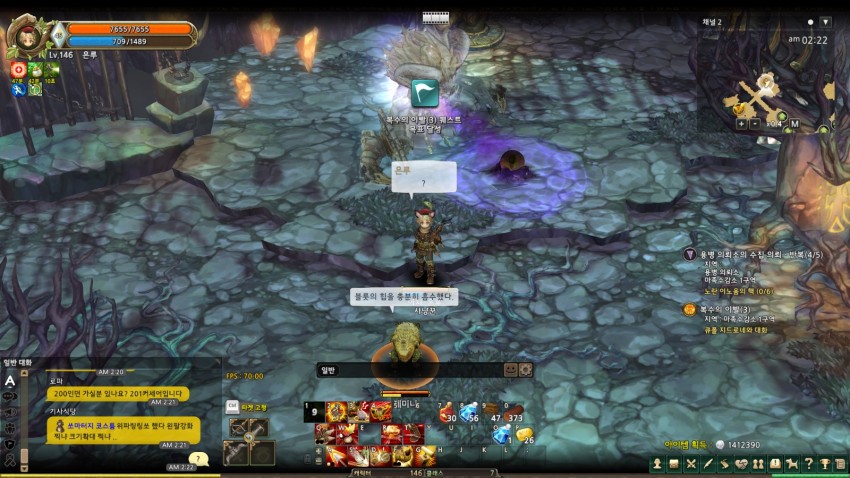Click the teal flag quest marker icon
The width and height of the screenshot is (850, 478).
(x=425, y=93)
